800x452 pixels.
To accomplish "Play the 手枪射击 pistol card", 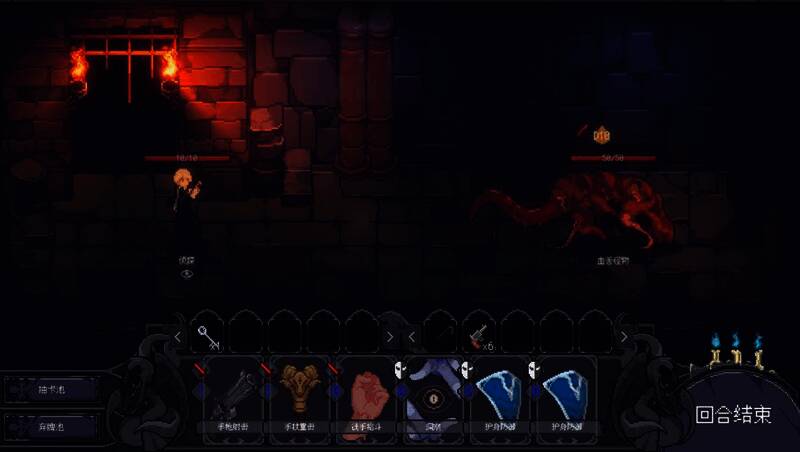I will pos(234,395).
